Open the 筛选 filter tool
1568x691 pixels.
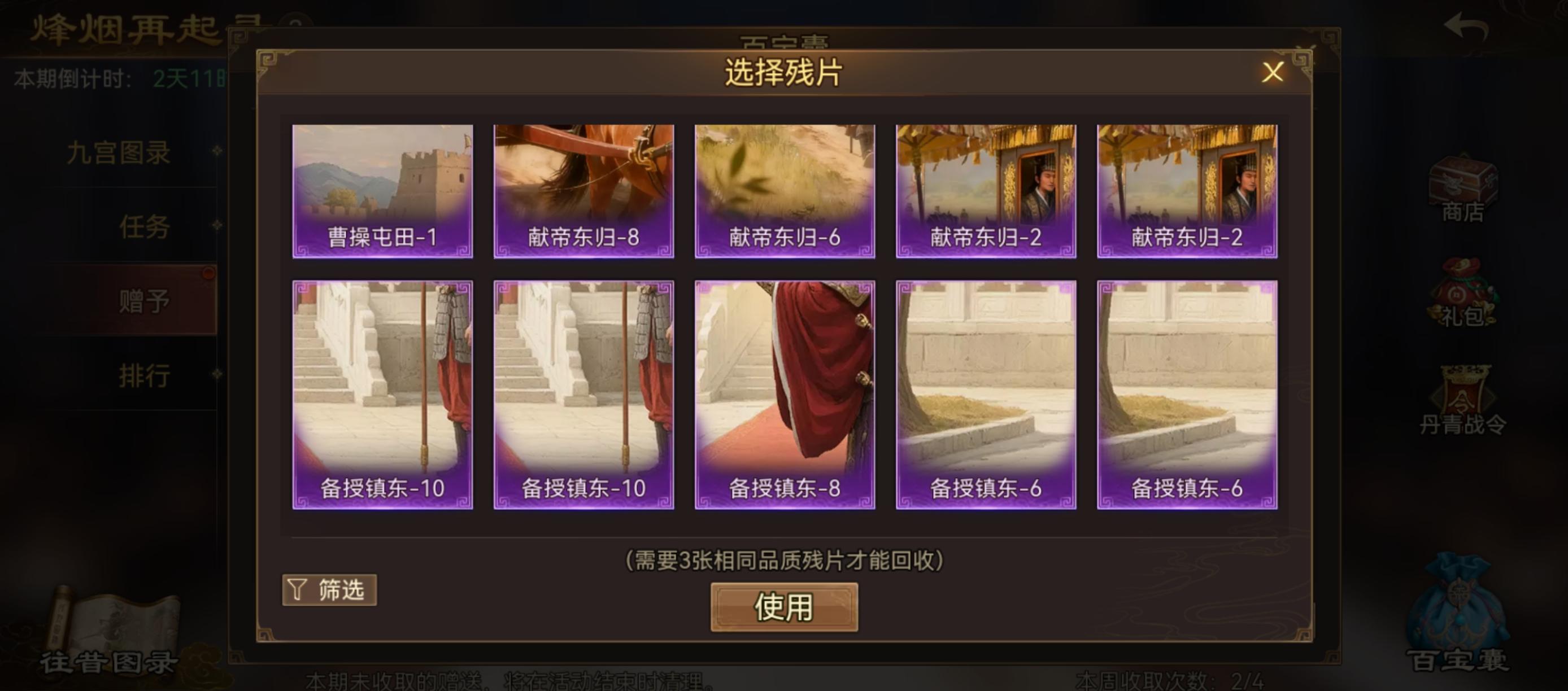(x=329, y=589)
